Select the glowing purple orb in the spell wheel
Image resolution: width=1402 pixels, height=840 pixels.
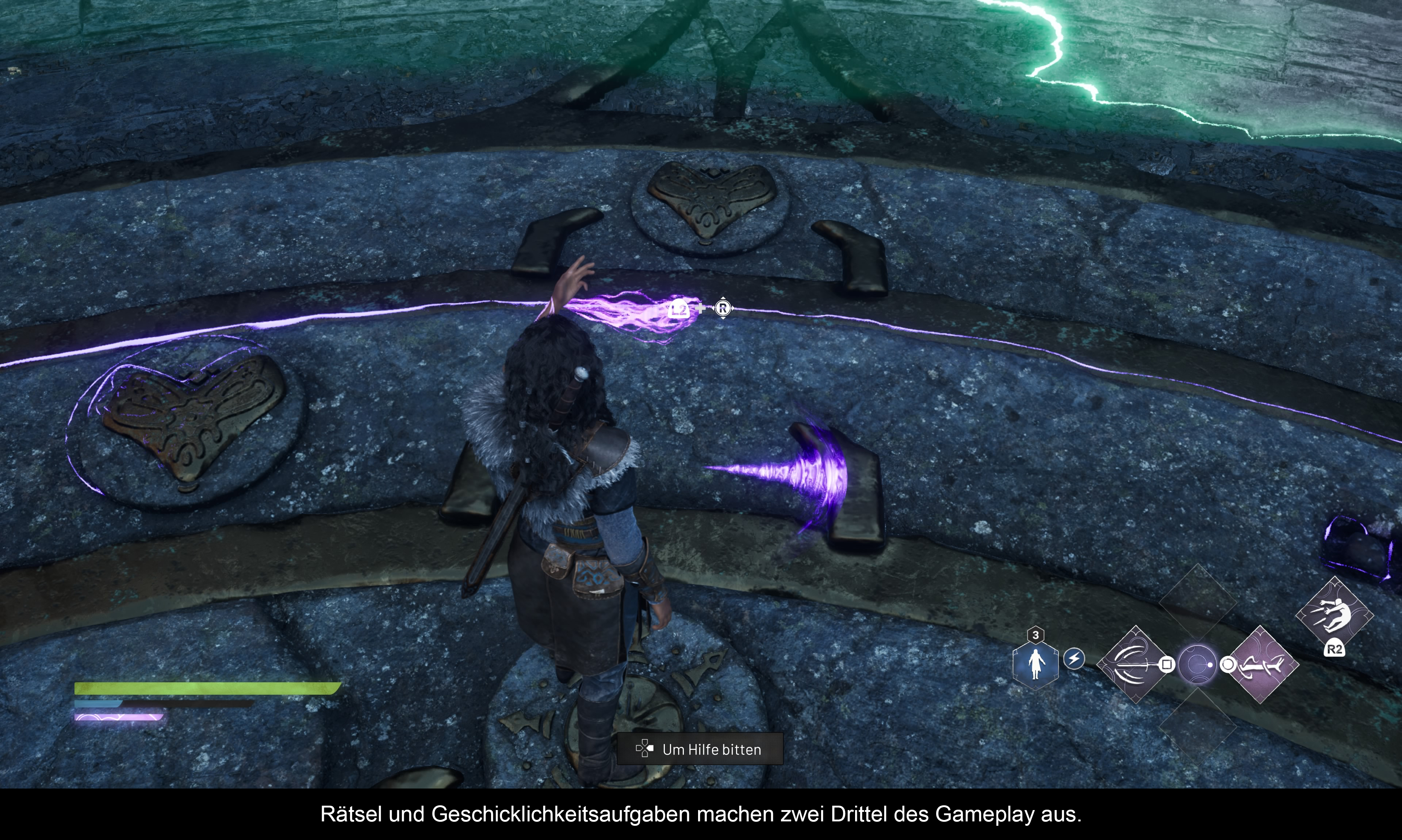[x=1197, y=664]
